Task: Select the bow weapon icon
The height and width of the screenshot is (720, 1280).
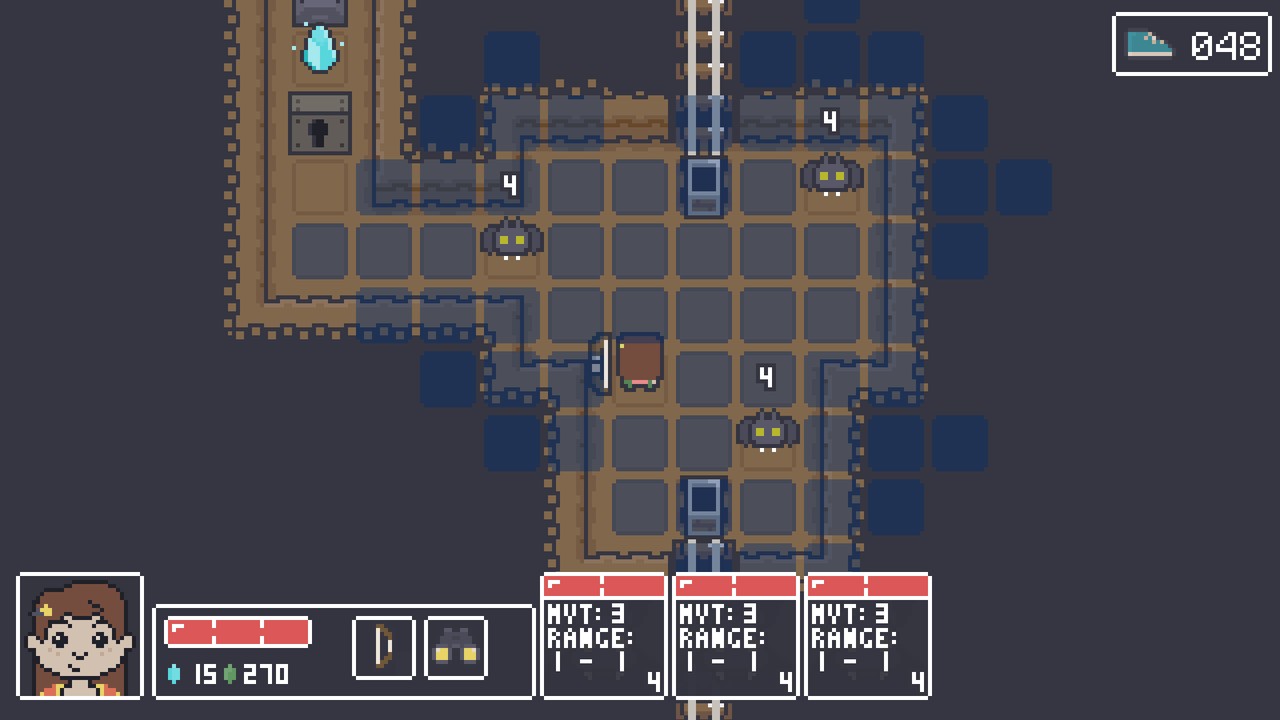Action: click(x=382, y=647)
